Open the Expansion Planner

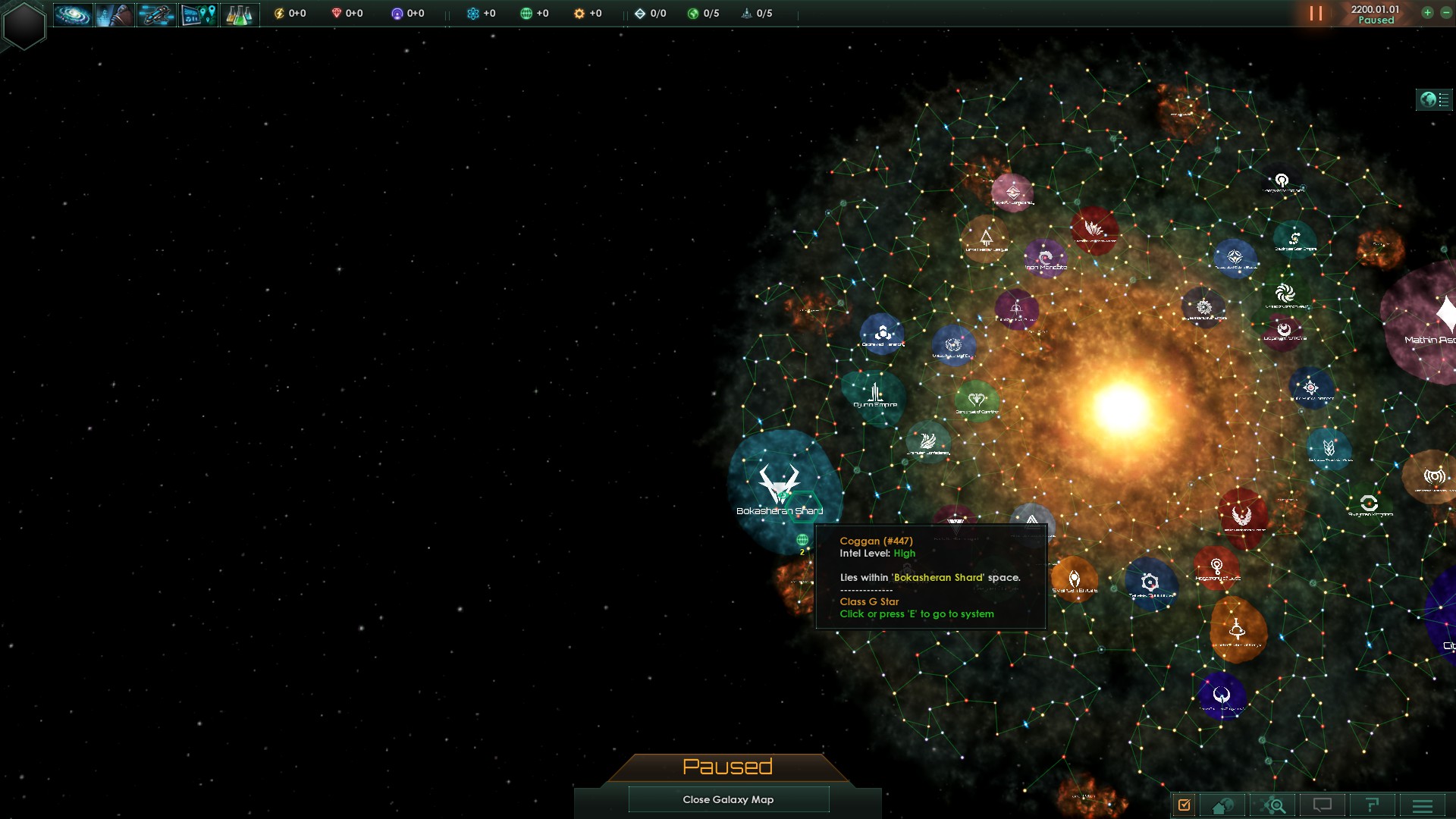click(x=197, y=14)
